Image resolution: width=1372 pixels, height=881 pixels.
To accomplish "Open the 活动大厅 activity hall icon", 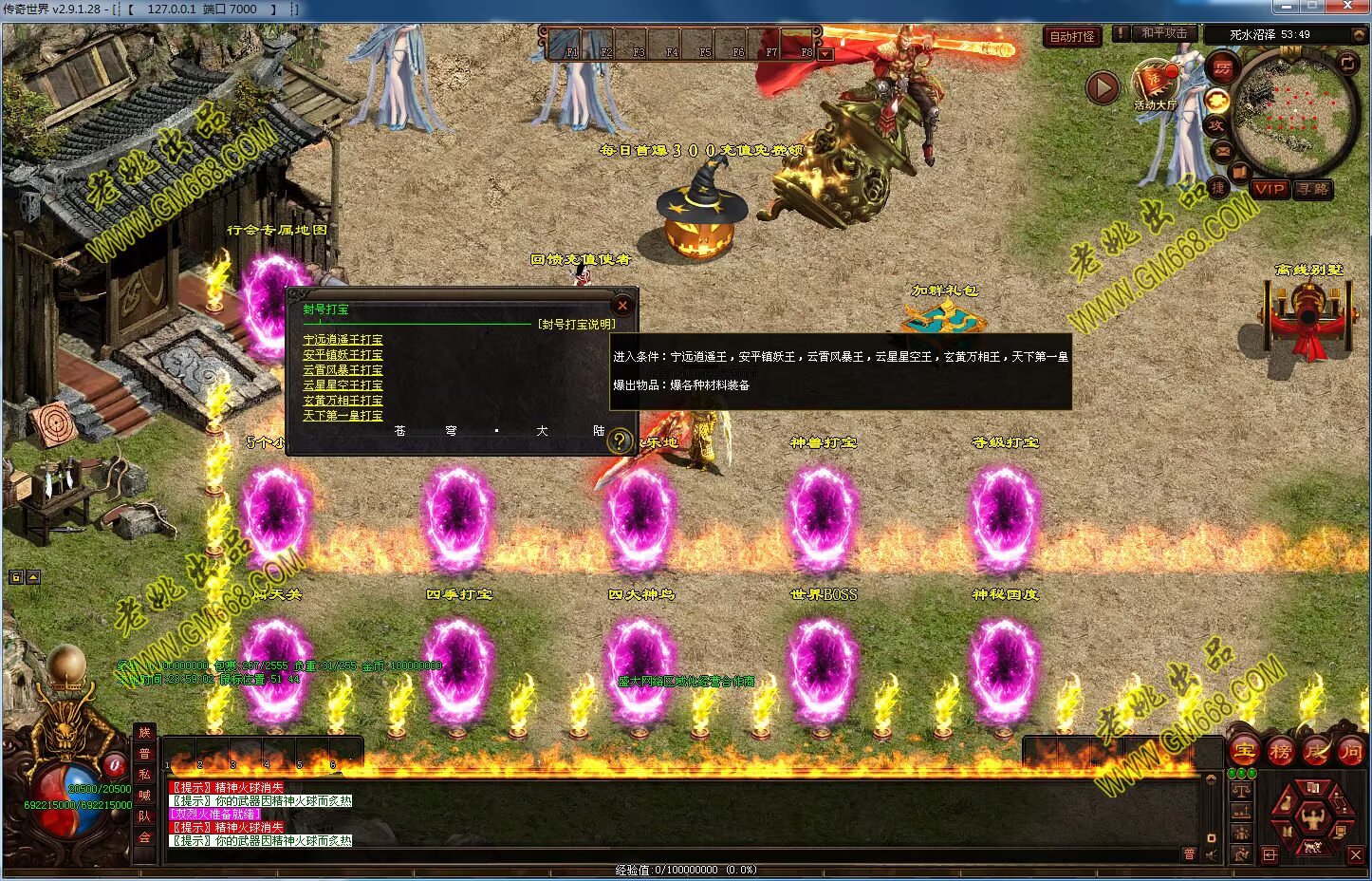I will coord(1154,85).
